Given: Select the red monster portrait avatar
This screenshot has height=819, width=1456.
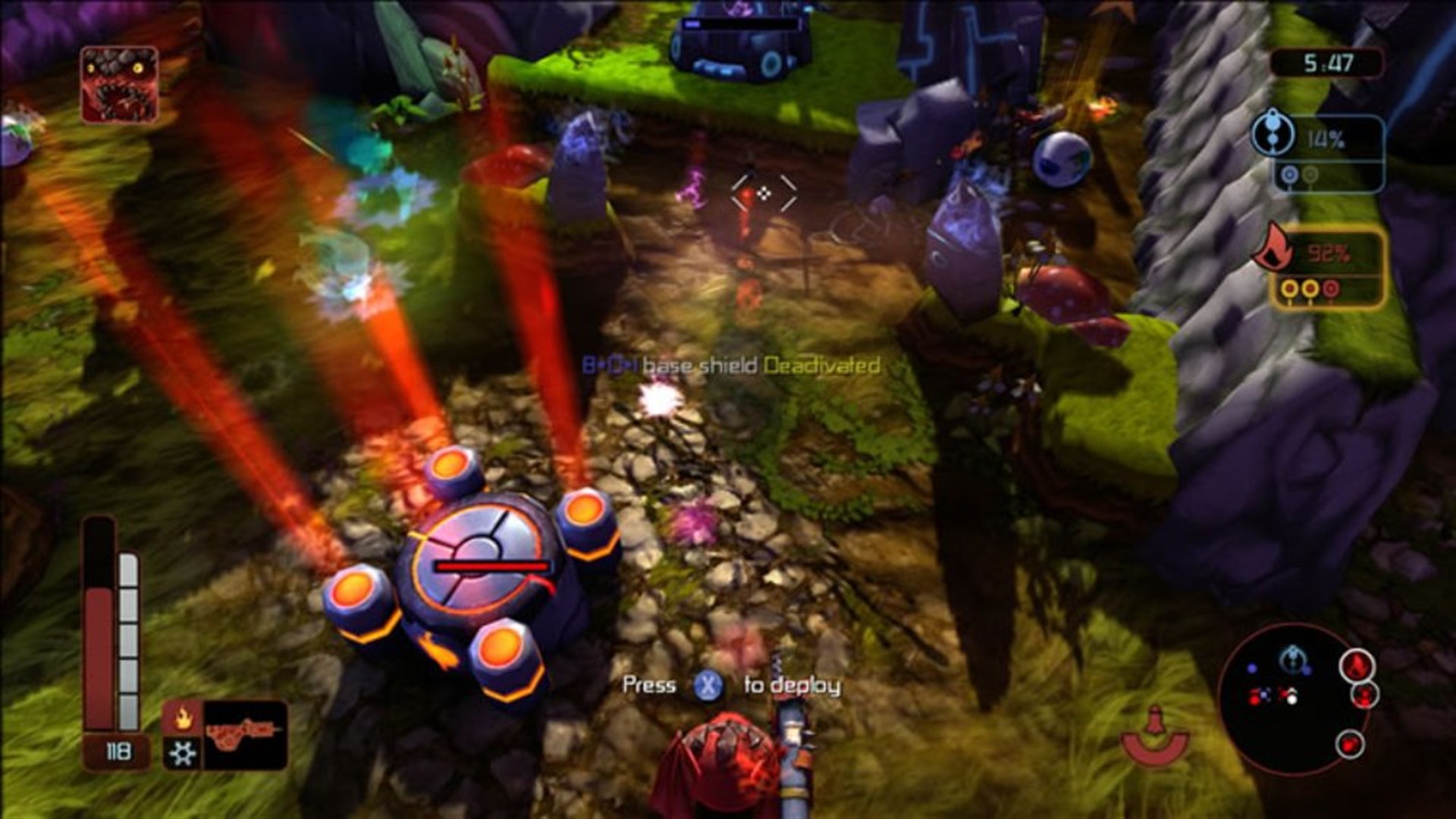Looking at the screenshot, I should point(121,83).
